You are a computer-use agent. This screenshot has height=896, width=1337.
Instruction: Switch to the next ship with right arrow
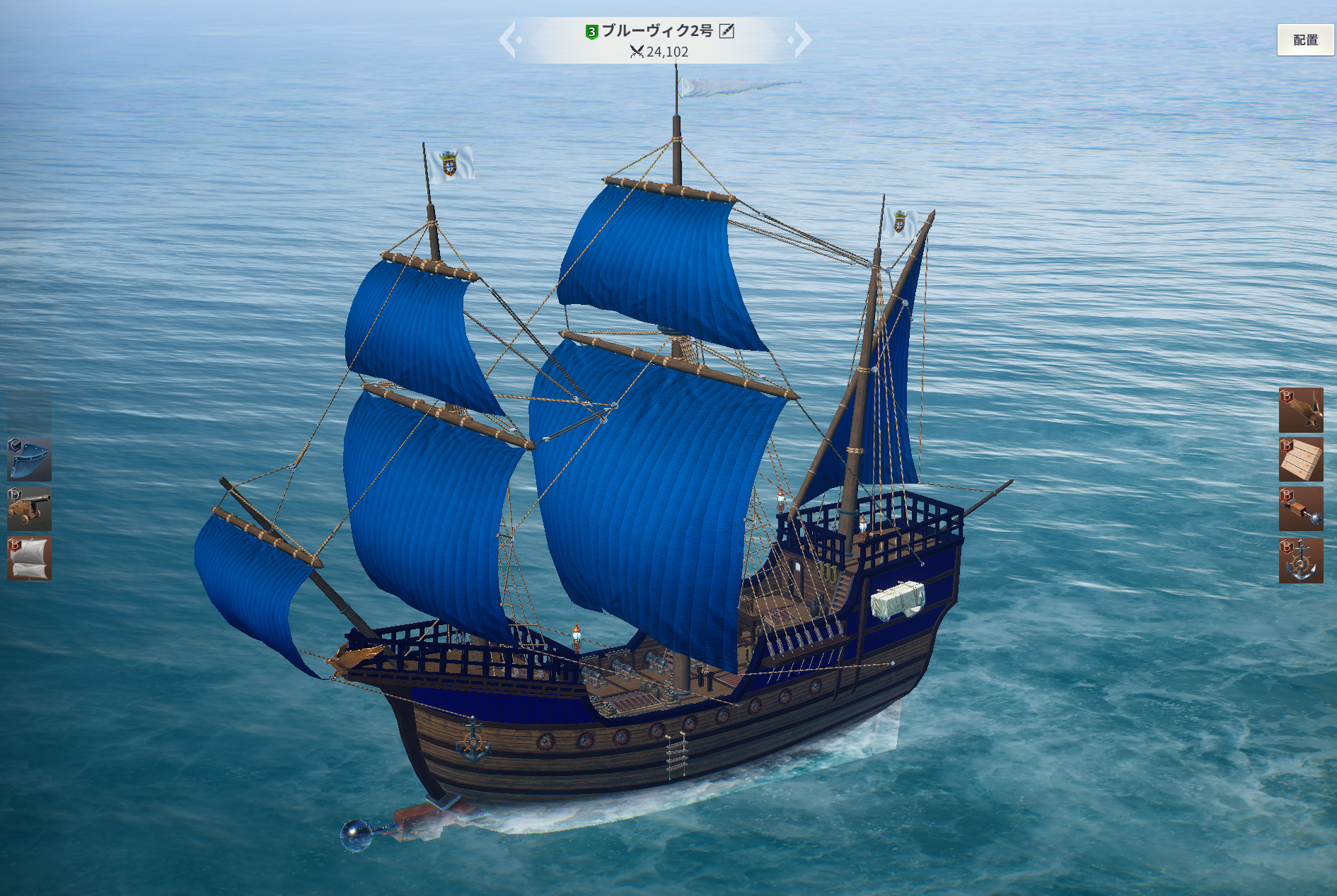tap(801, 40)
